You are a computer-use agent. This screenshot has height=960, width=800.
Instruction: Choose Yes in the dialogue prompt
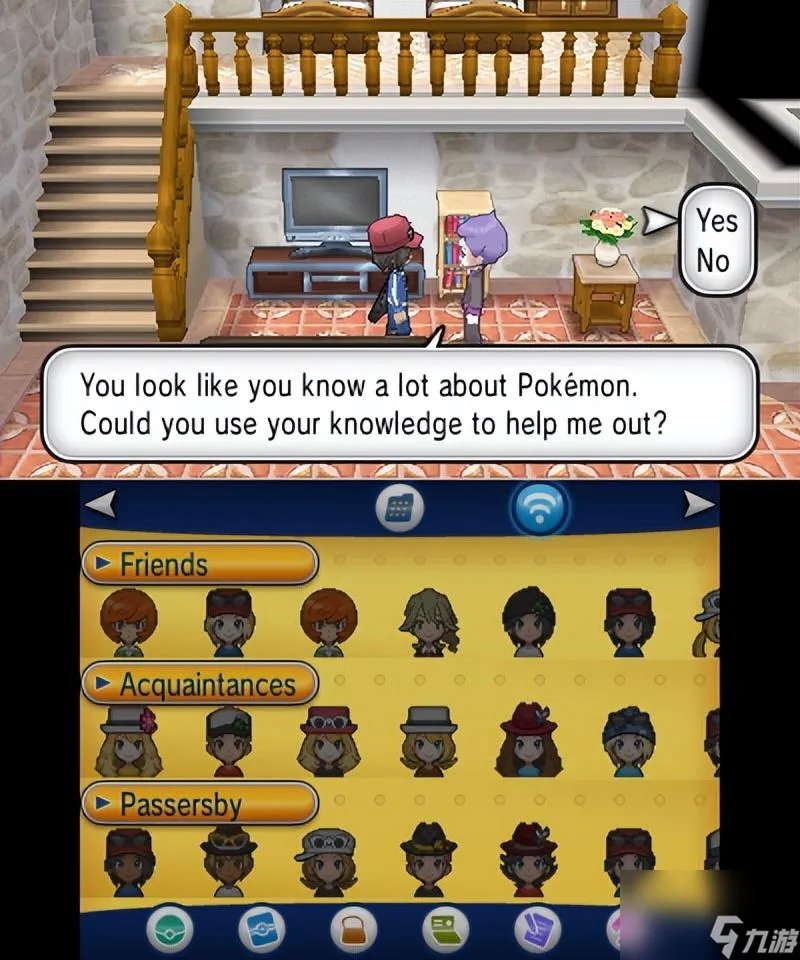[x=716, y=218]
